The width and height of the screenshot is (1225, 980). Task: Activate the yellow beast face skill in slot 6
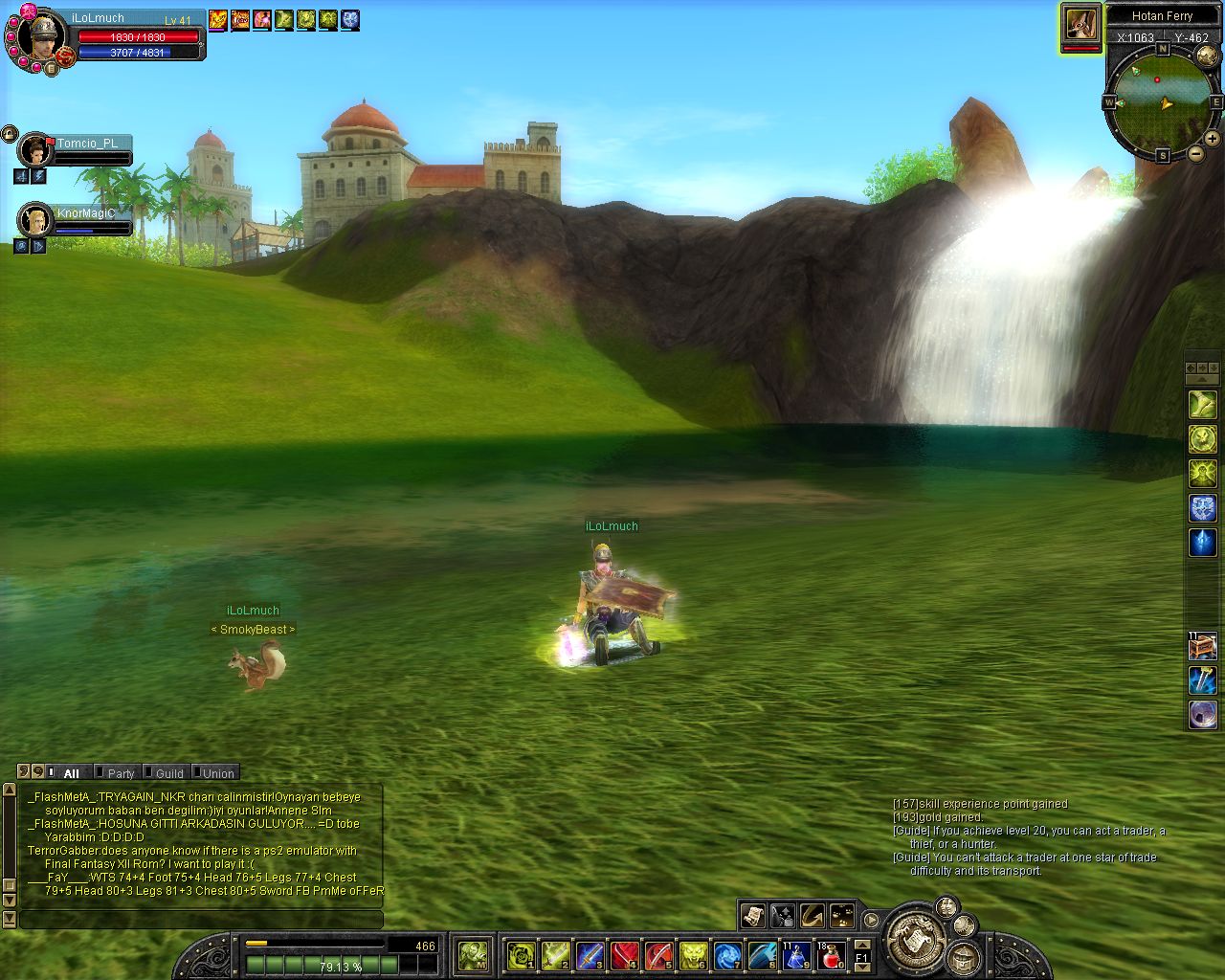click(693, 954)
